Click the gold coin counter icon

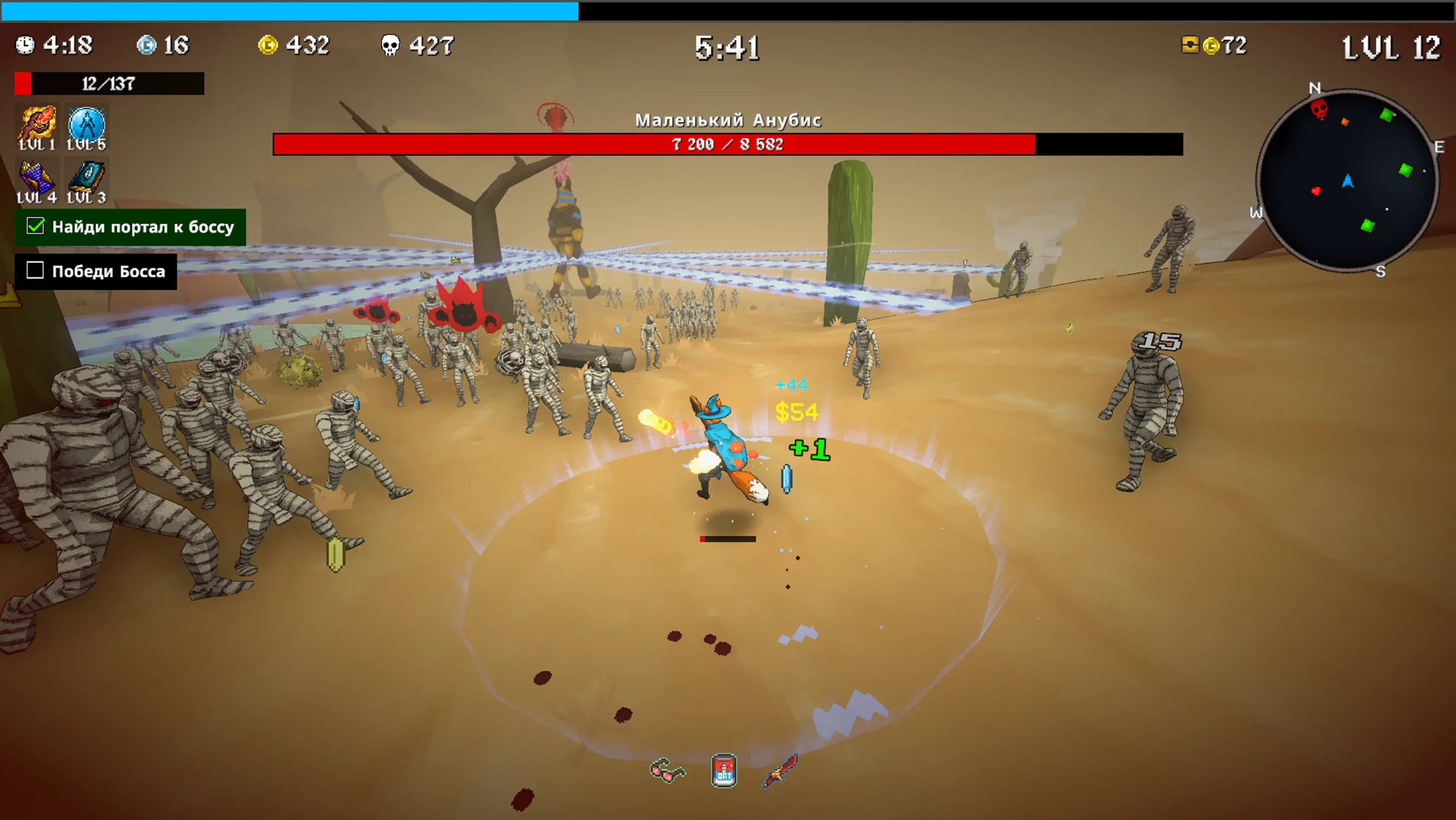pos(268,45)
